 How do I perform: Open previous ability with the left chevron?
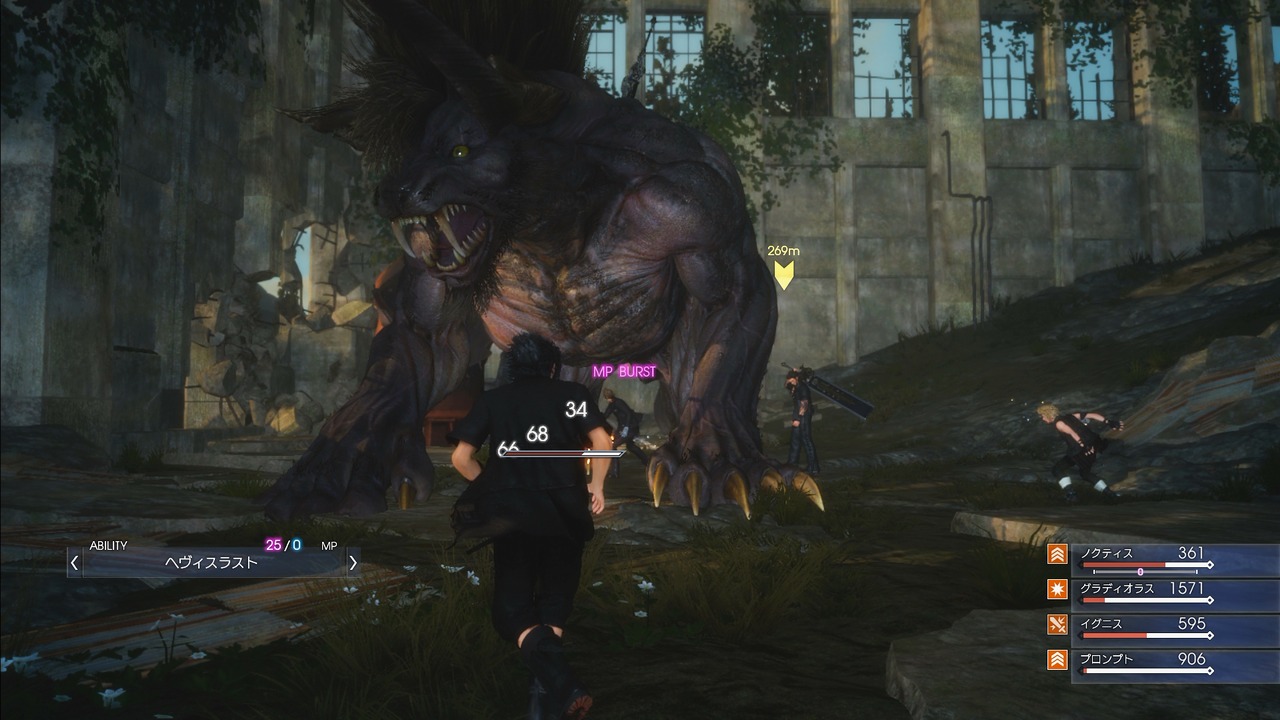click(x=75, y=561)
